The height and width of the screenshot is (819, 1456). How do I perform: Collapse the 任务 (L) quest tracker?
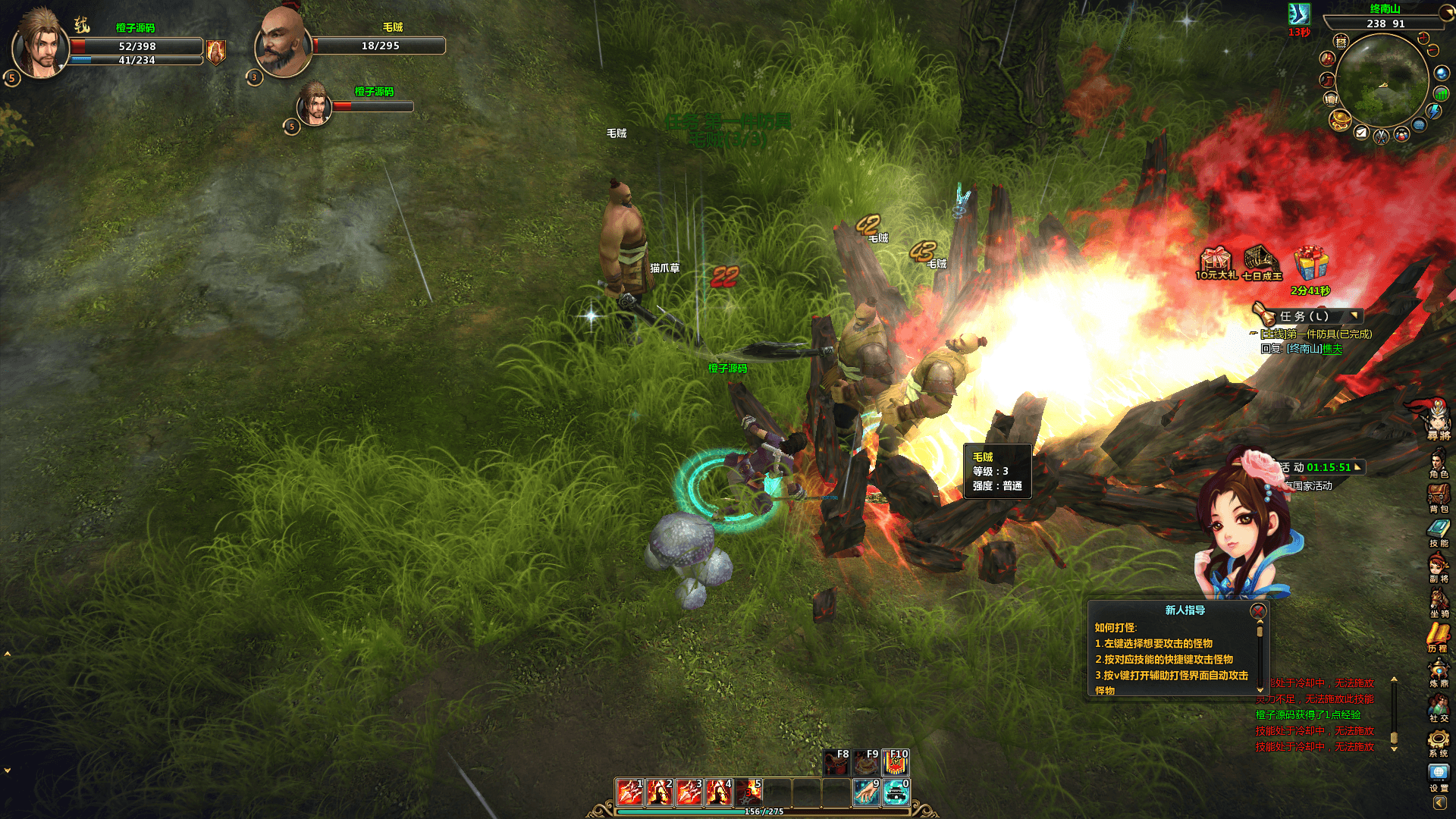(1354, 315)
